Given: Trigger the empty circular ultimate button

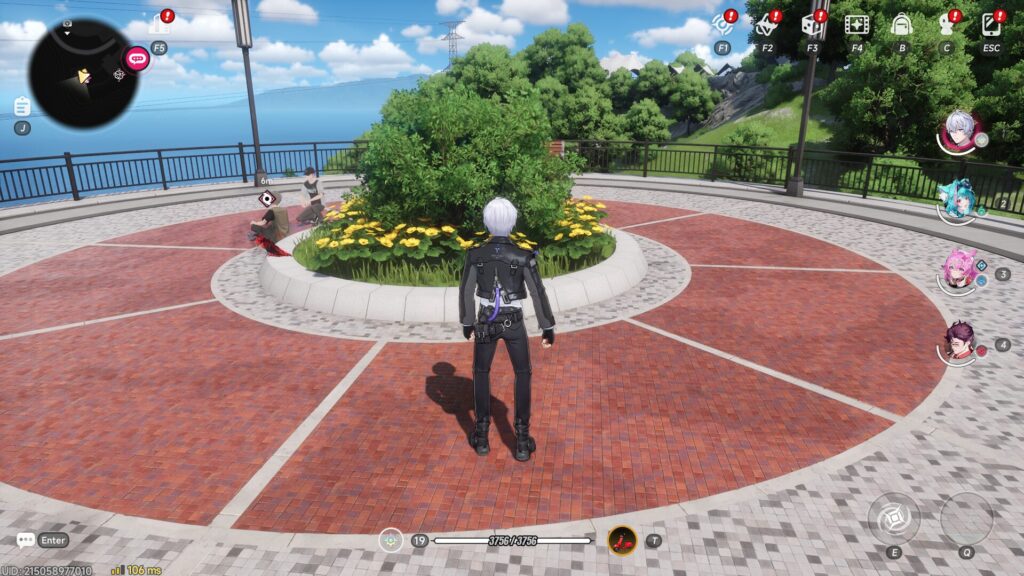Looking at the screenshot, I should point(966,518).
